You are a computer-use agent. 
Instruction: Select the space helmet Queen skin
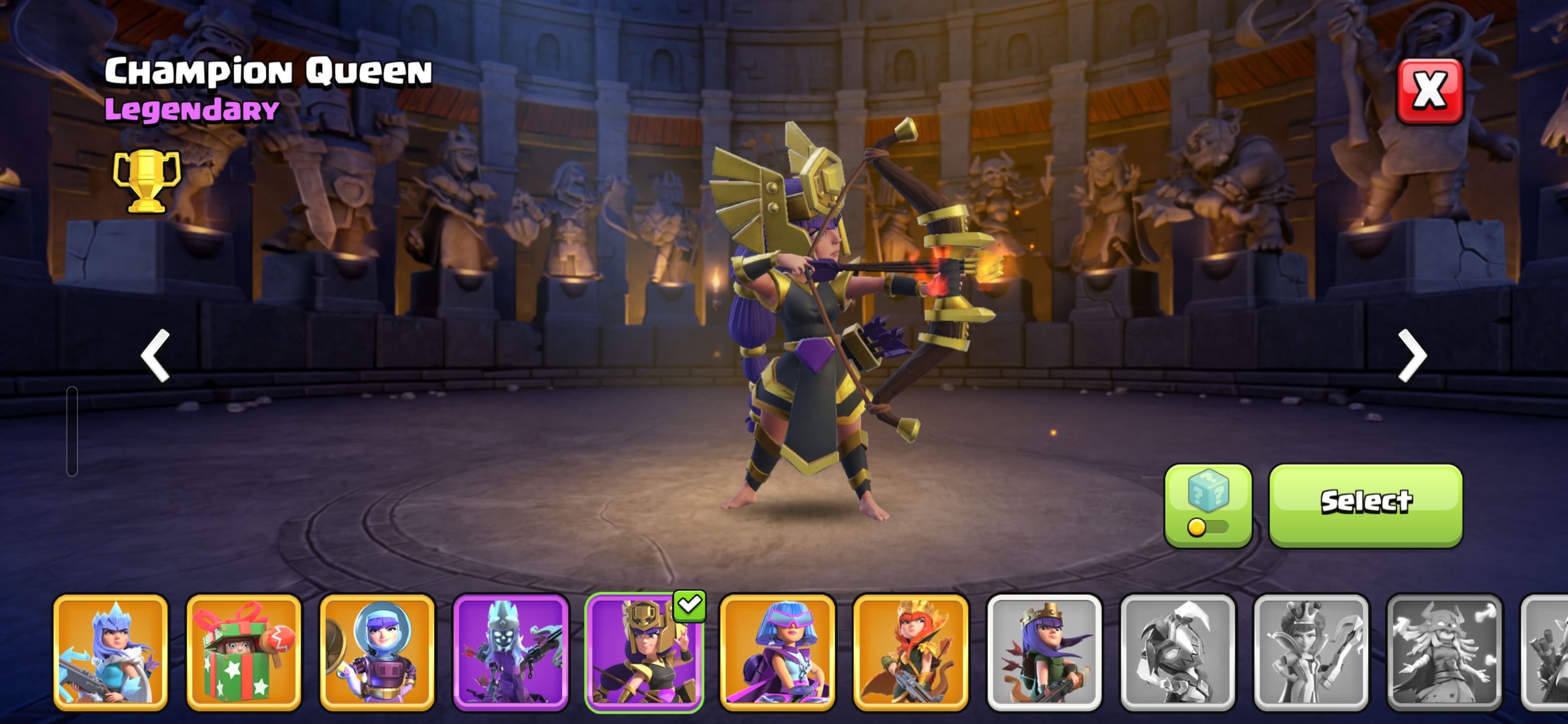377,652
